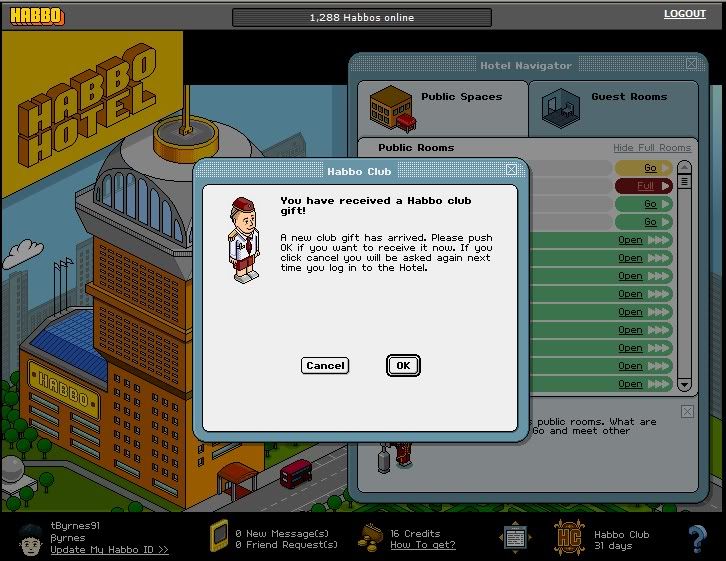The image size is (726, 561).
Task: Open the How To get credits link
Action: [422, 545]
